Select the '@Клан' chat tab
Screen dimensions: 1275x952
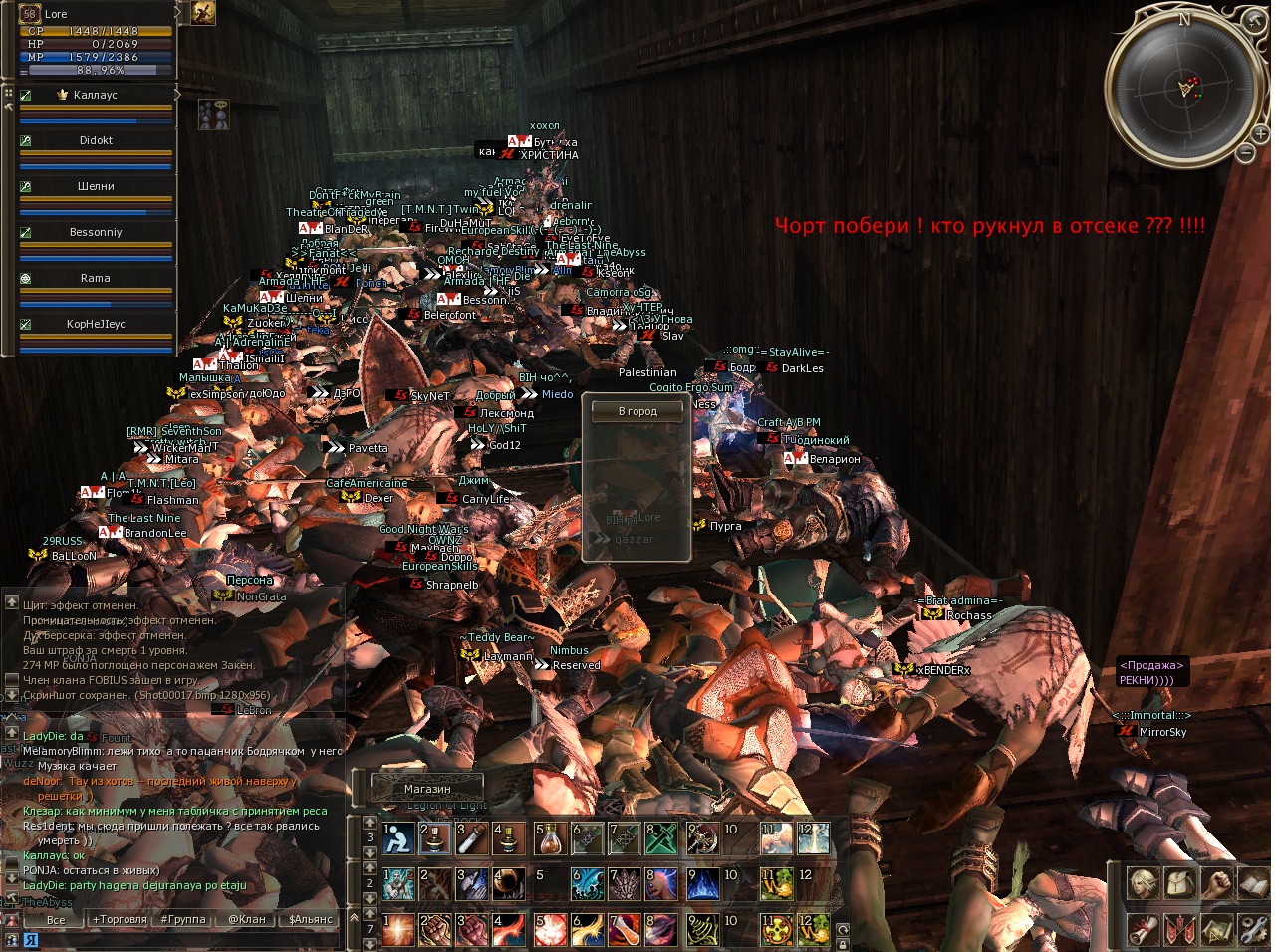pos(247,920)
